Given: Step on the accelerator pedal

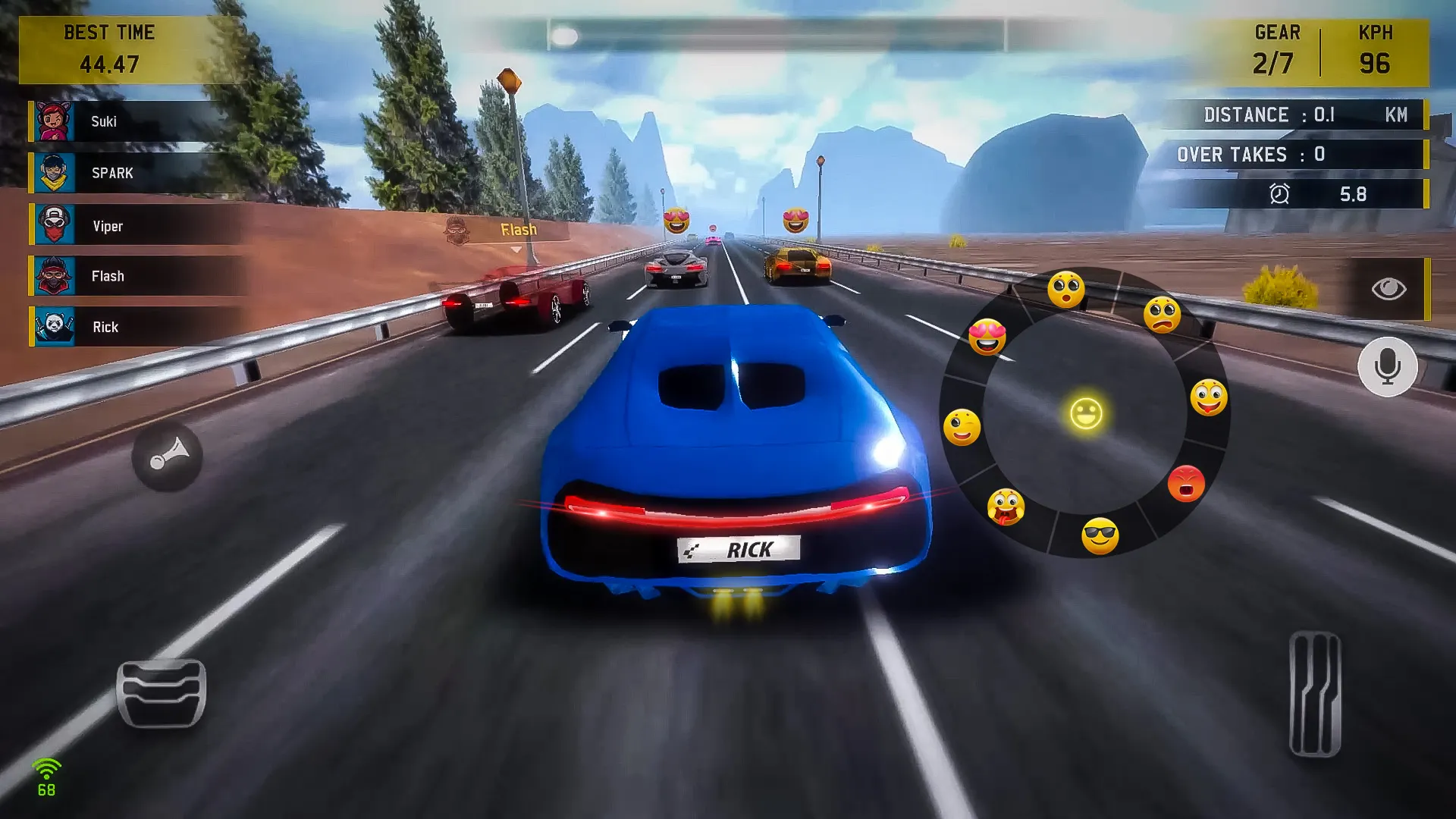Looking at the screenshot, I should (x=1315, y=694).
